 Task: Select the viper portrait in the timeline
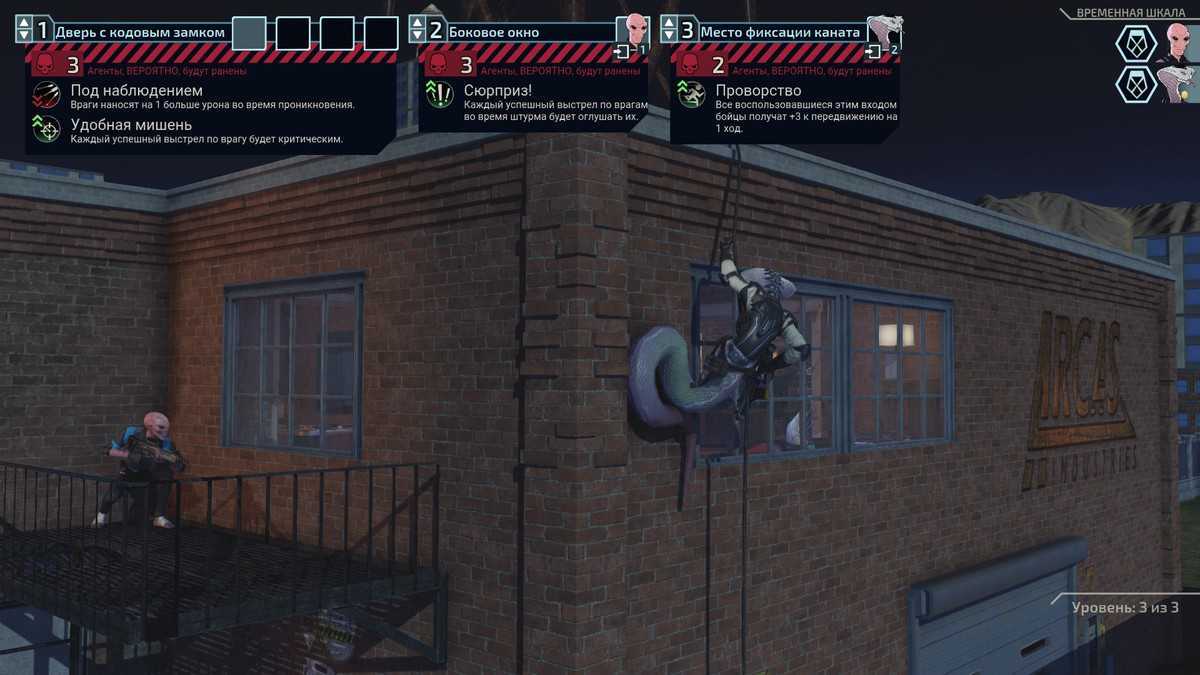1178,83
